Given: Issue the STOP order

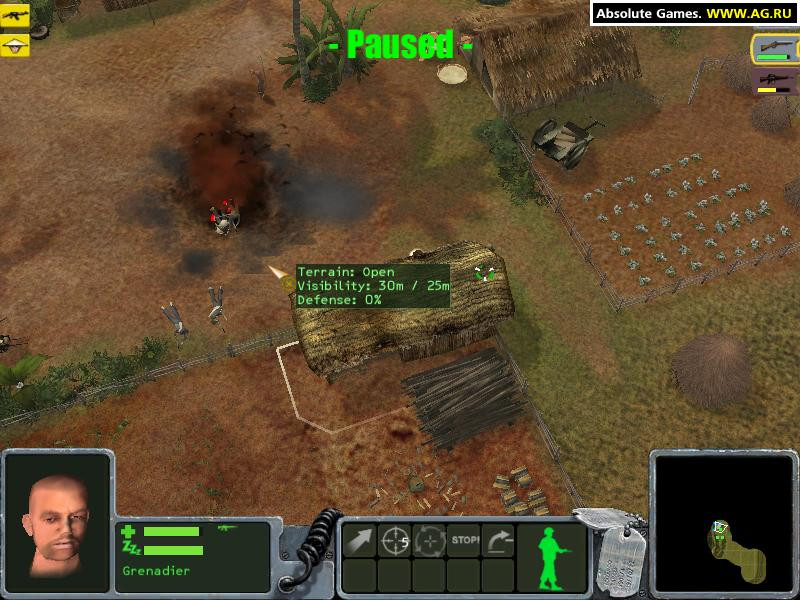Looking at the screenshot, I should pyautogui.click(x=464, y=540).
